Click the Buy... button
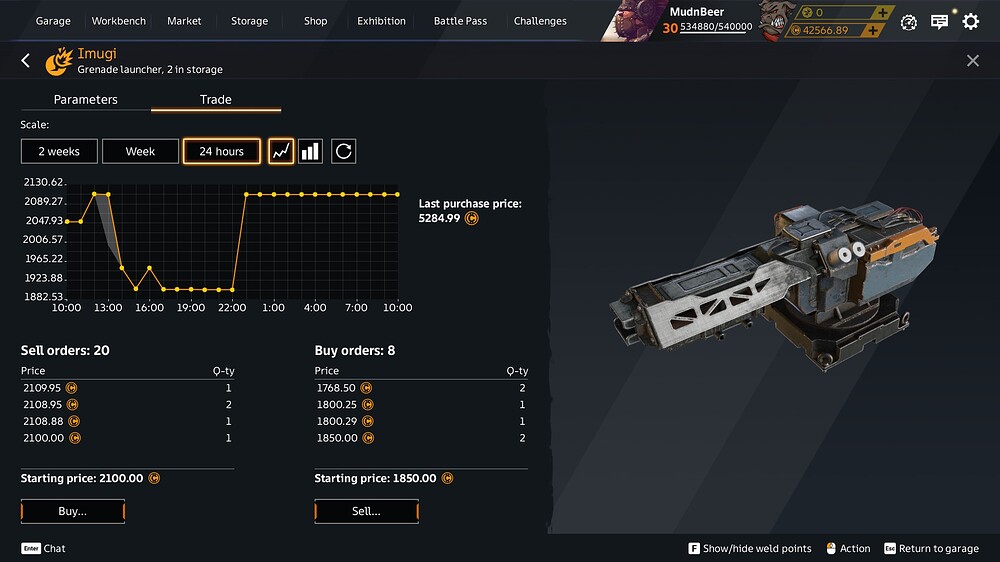 click(x=73, y=511)
